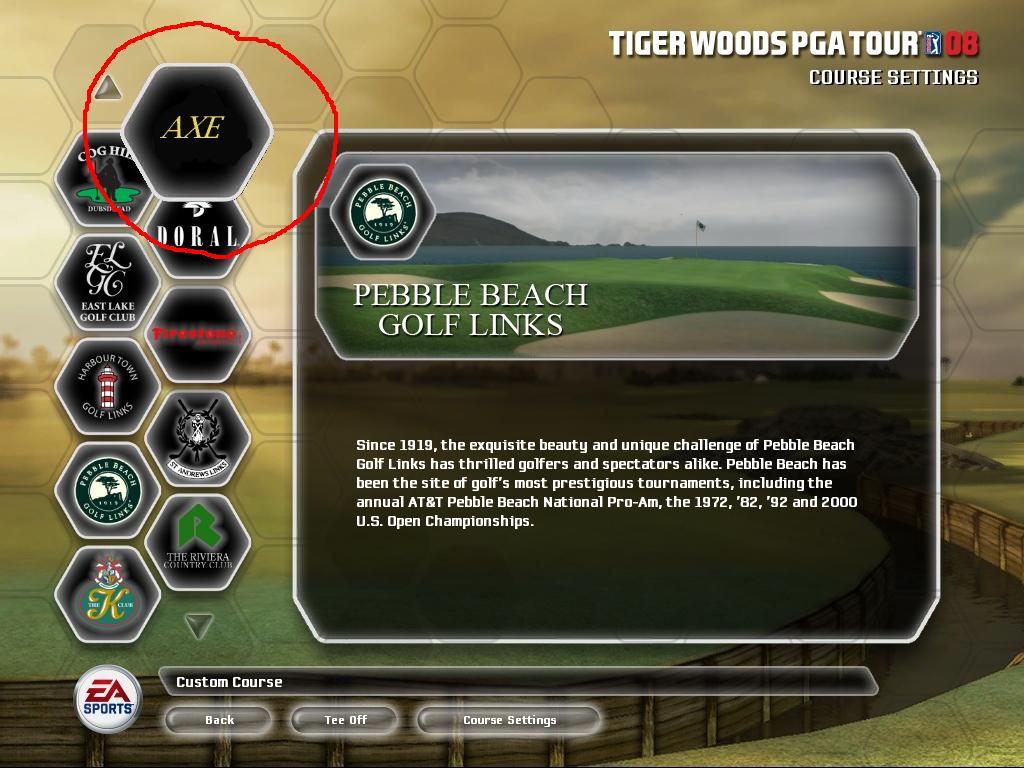Pick the St Andrews Links course

coord(197,438)
